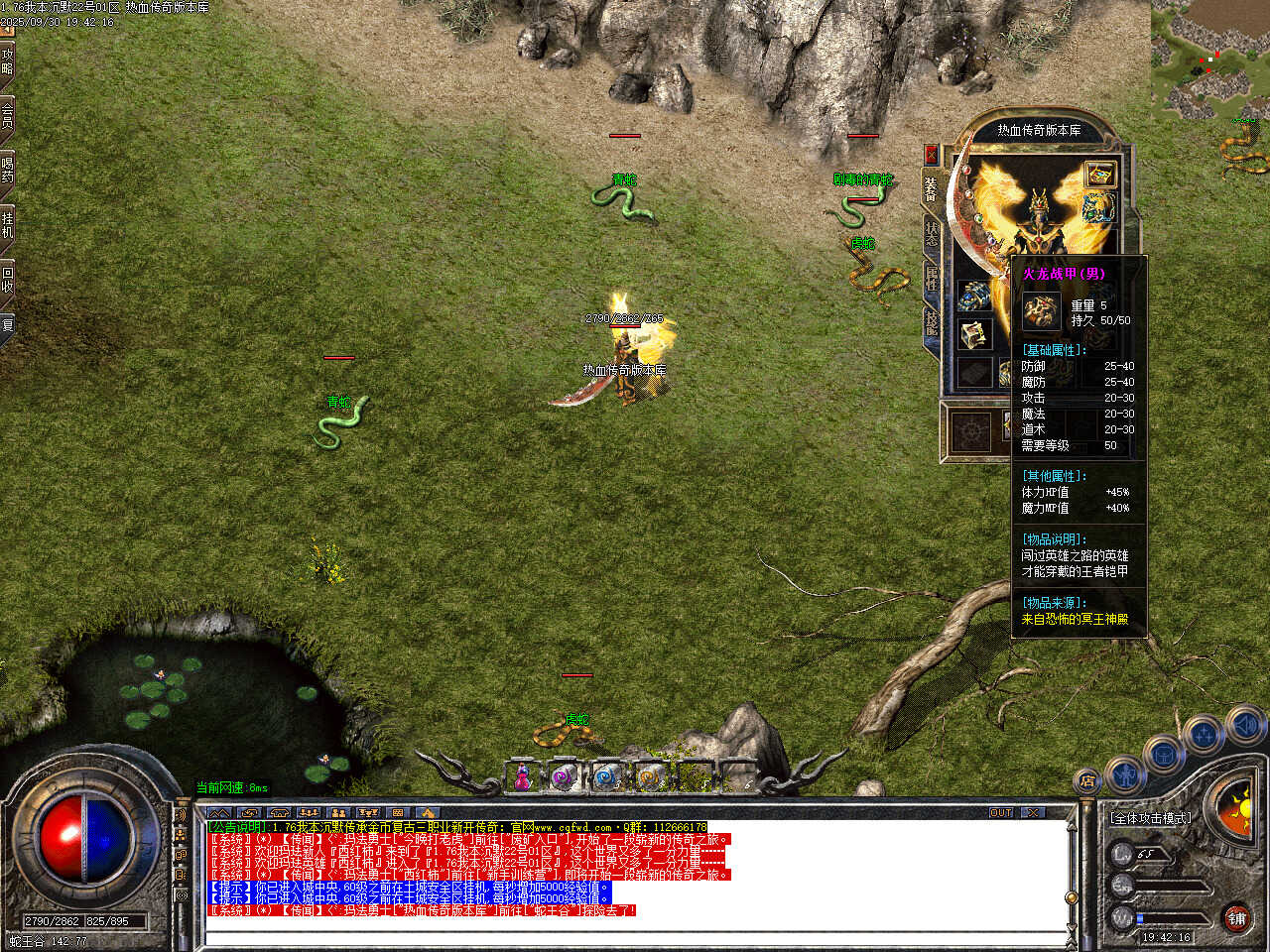This screenshot has height=952, width=1270.
Task: Click the OUT button on chat bar
Action: [1000, 812]
